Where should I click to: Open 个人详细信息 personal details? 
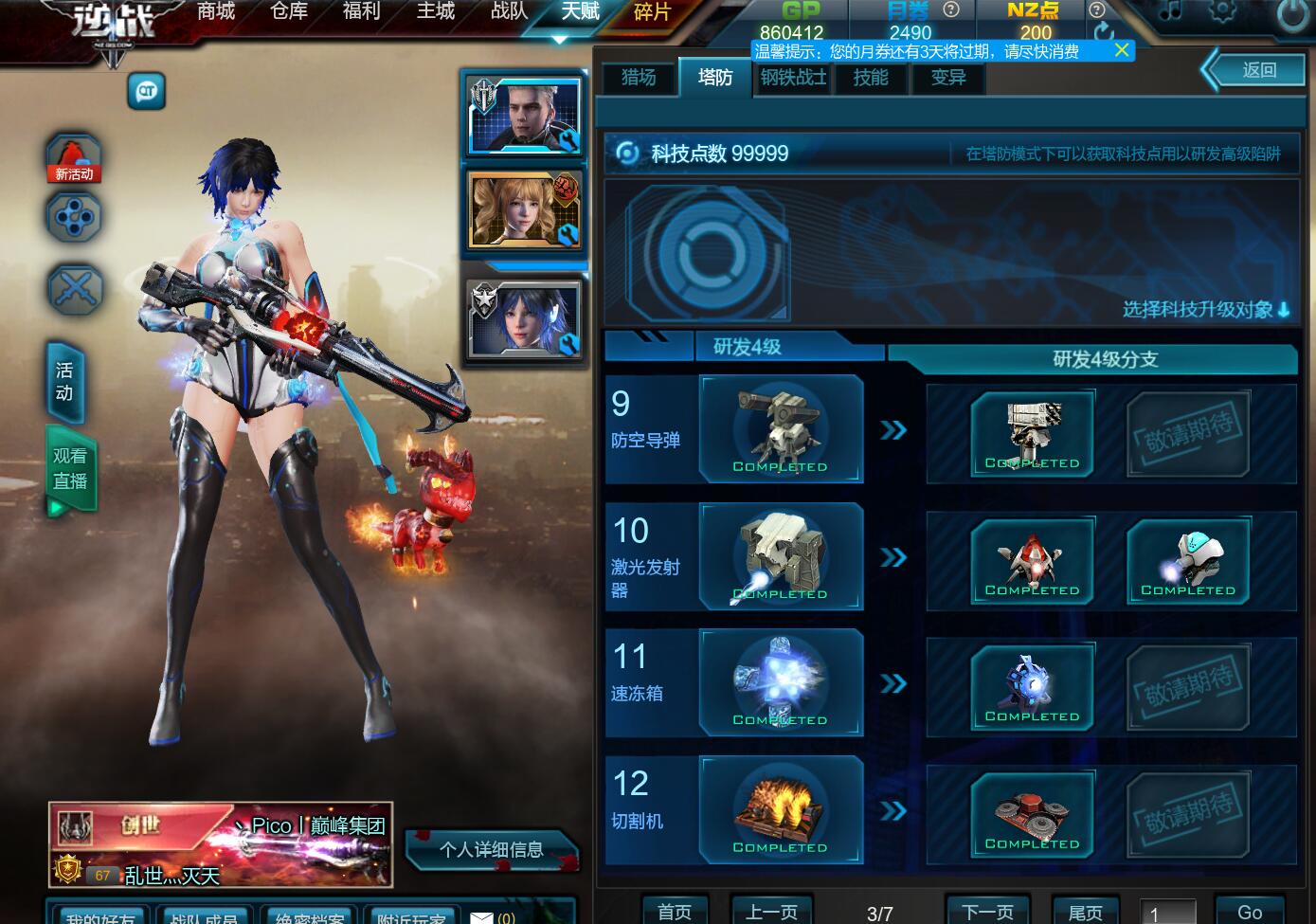pyautogui.click(x=491, y=849)
